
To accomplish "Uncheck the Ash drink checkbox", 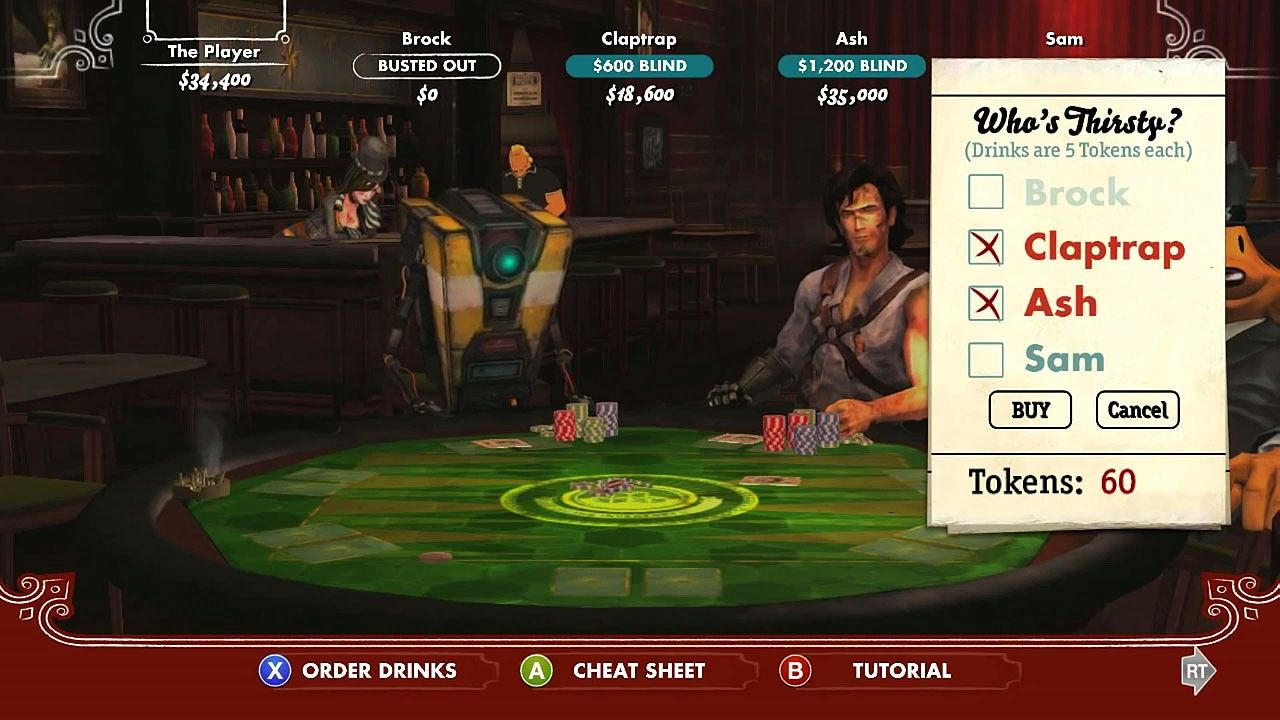I will point(986,303).
